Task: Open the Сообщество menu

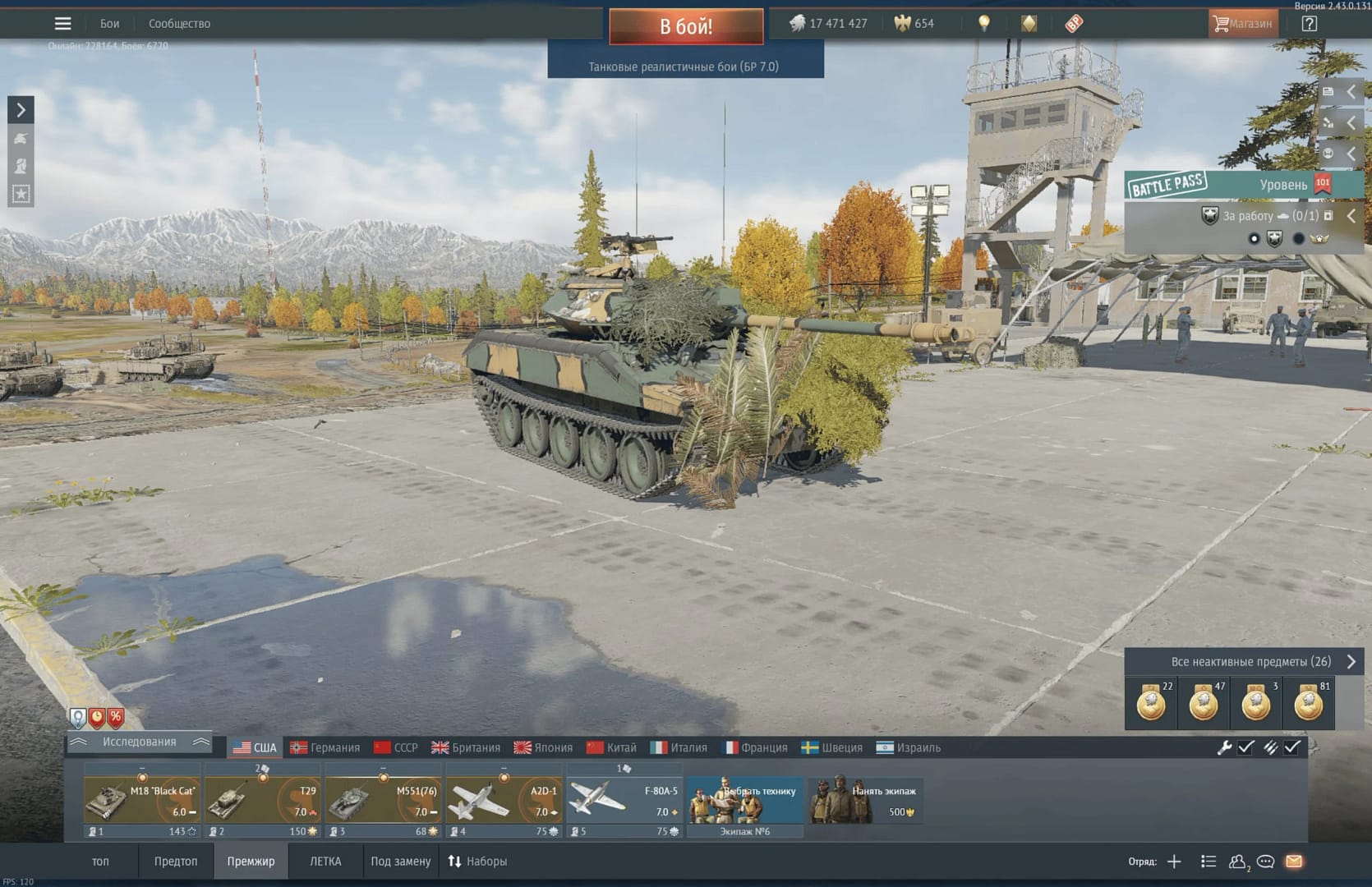Action: [x=179, y=24]
